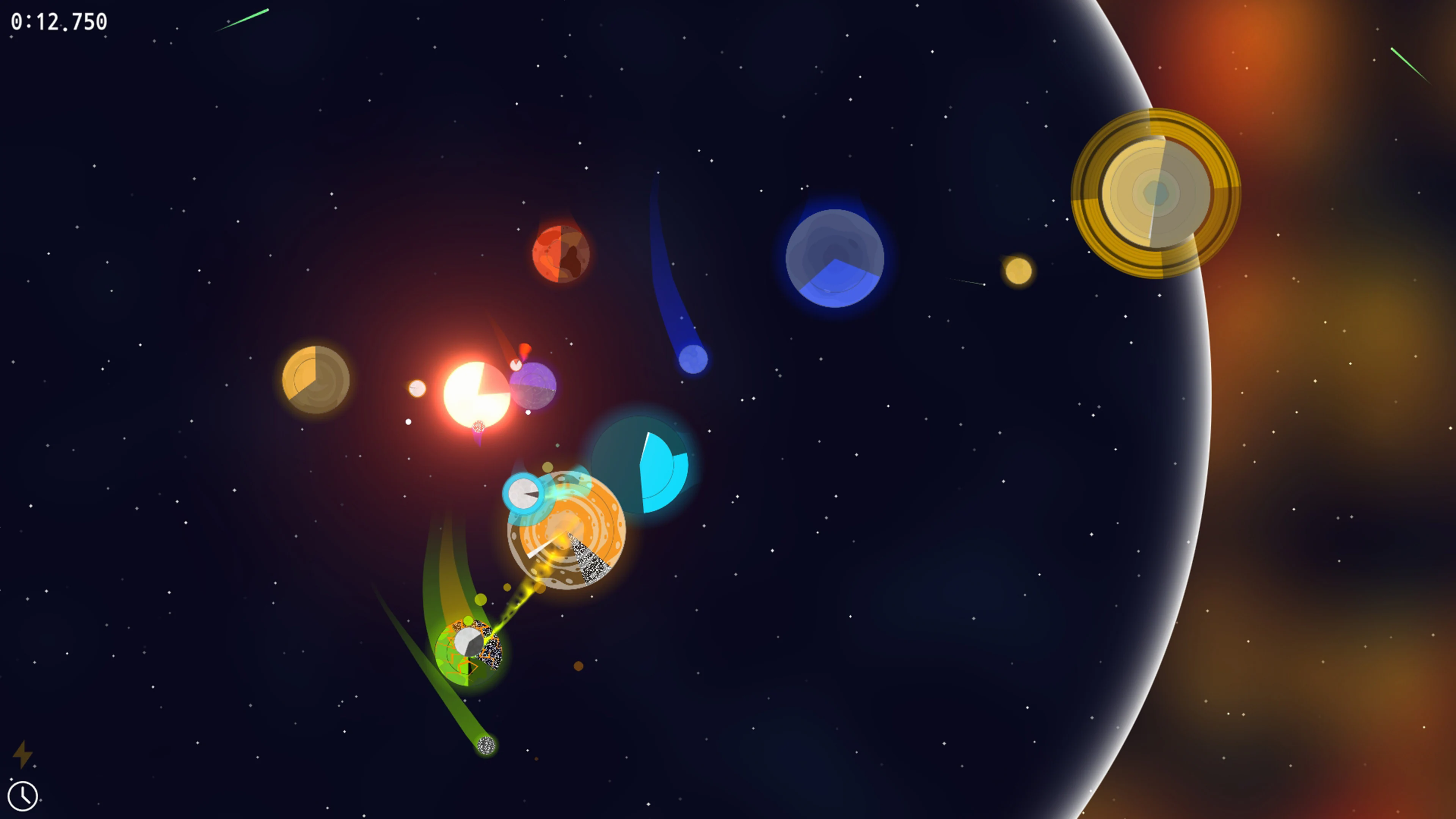Select the tiny white moon near the sun

417,388
